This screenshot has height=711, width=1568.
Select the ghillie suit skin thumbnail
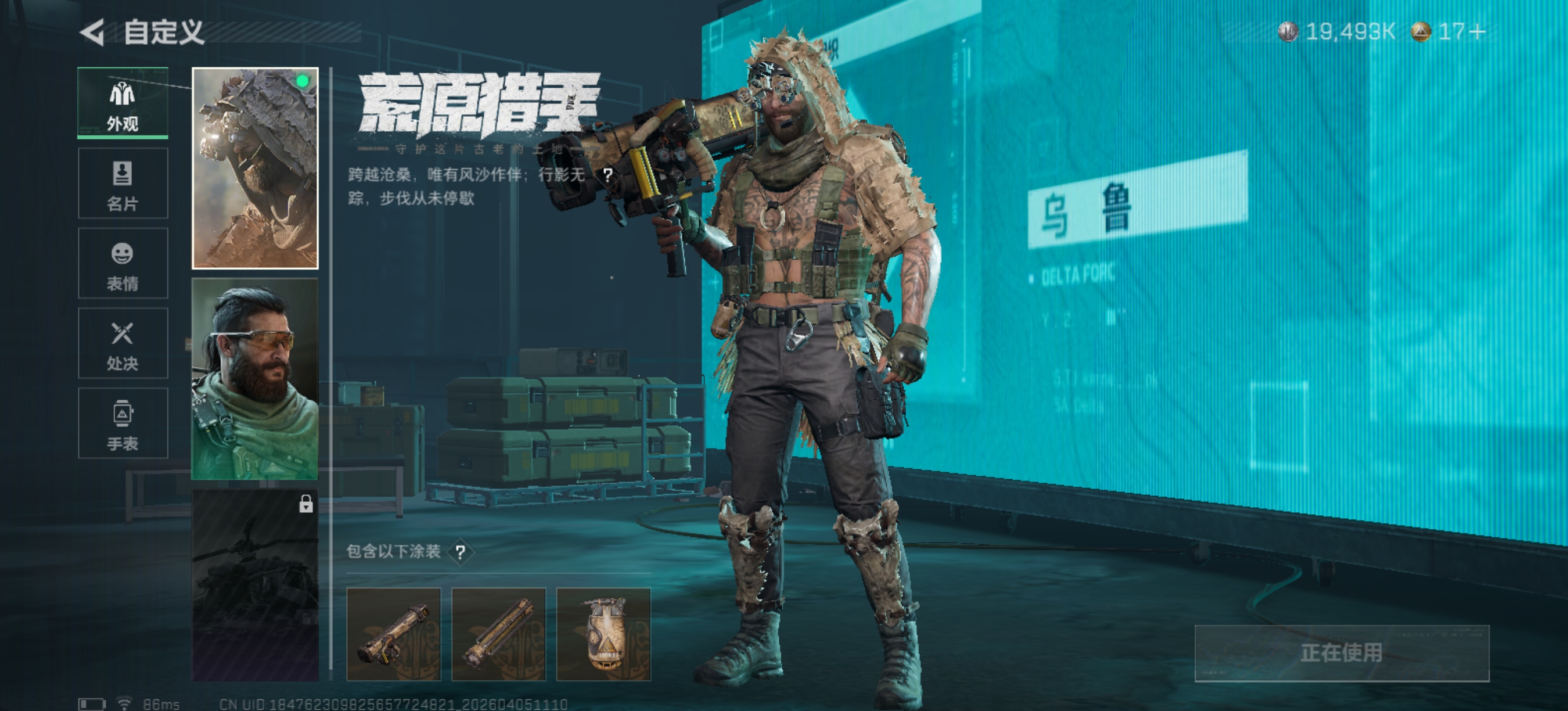coord(255,168)
